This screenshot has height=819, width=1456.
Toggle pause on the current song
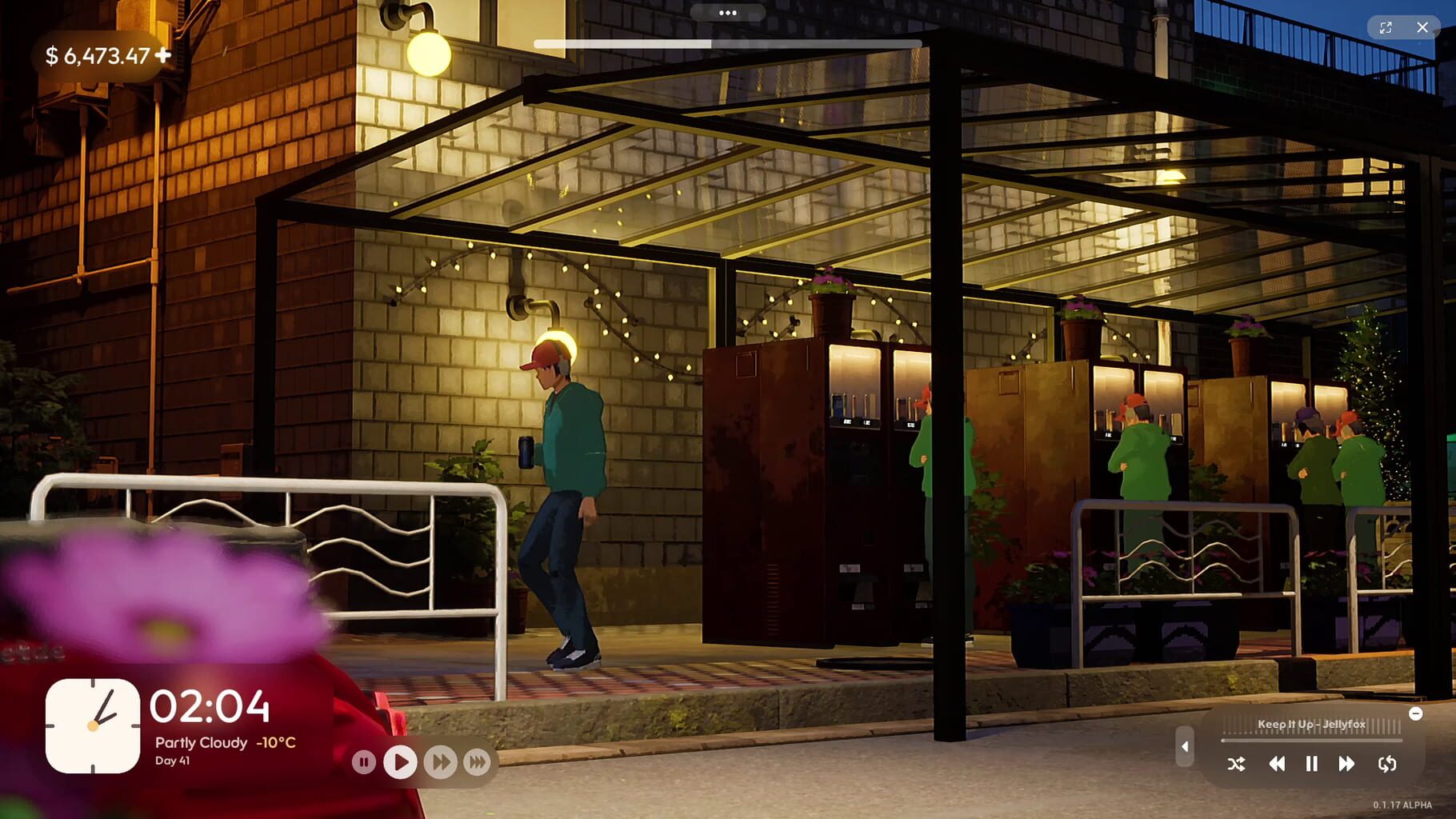(1311, 765)
